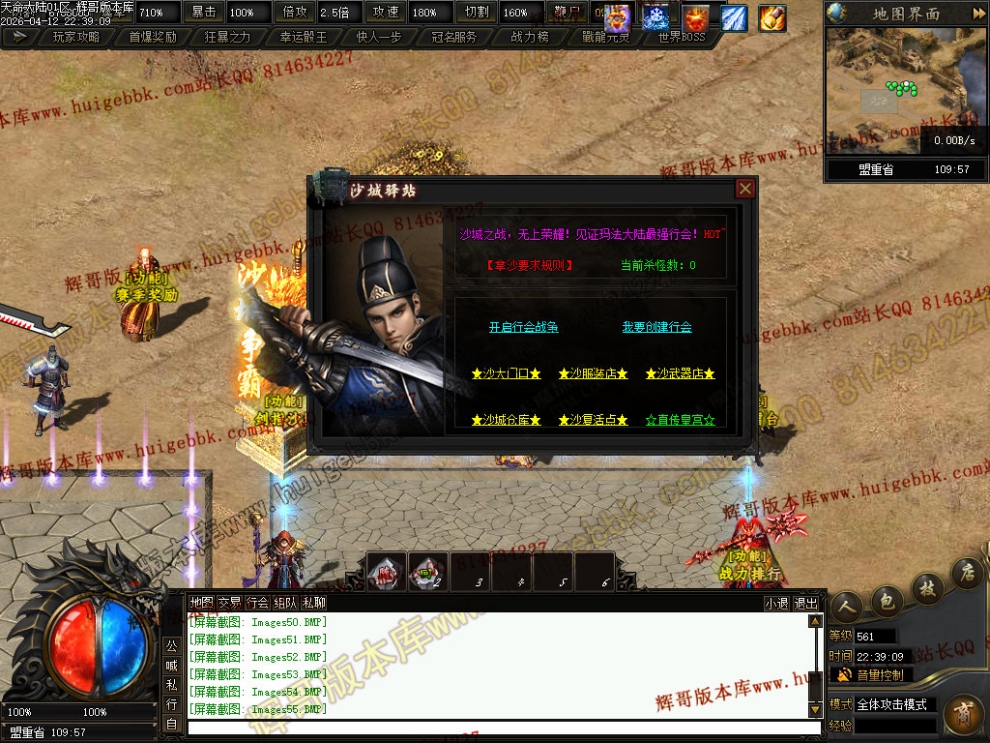This screenshot has width=990, height=743.
Task: Switch to the 行会 chat tab
Action: 258,603
